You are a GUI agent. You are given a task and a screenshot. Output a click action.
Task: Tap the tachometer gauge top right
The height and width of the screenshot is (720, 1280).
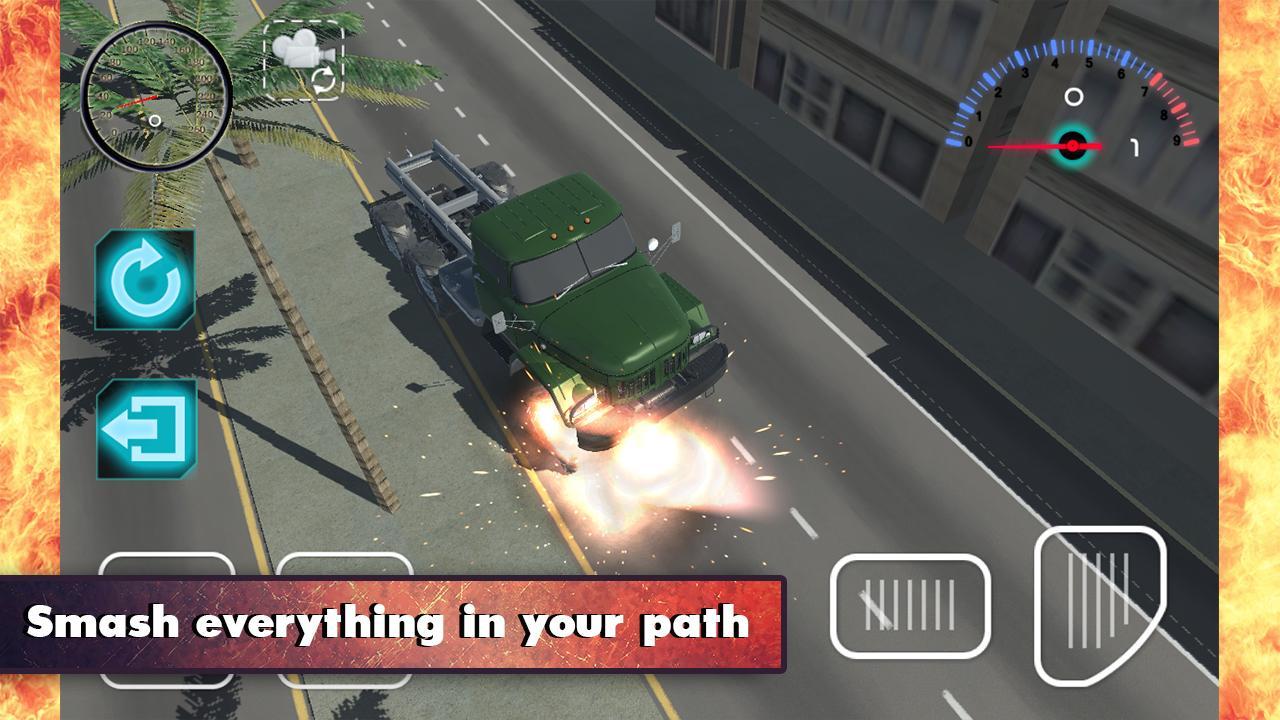tap(1075, 100)
